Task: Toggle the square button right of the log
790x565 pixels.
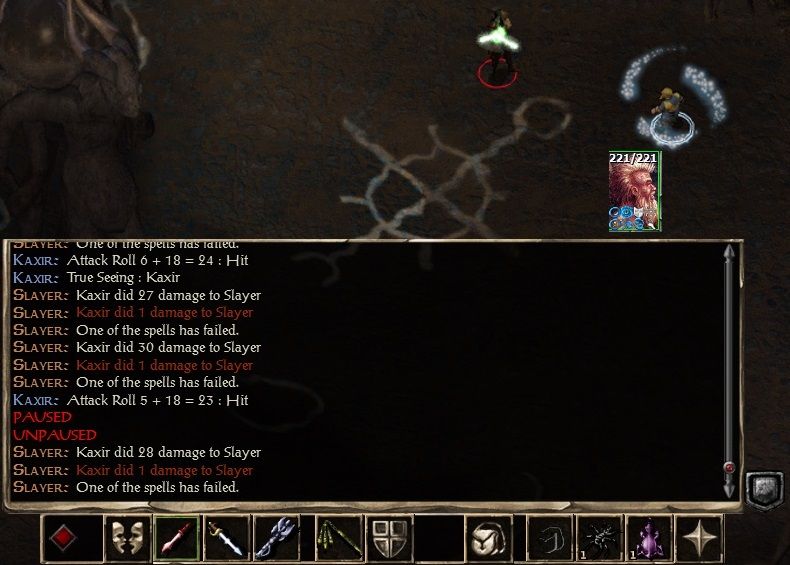Action: (763, 489)
